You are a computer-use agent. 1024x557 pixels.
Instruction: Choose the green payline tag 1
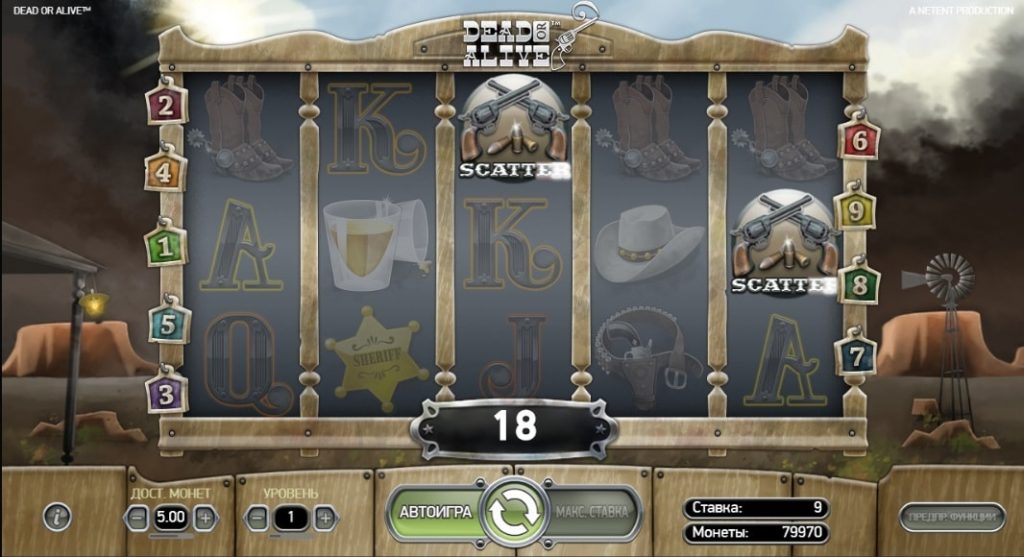(165, 245)
